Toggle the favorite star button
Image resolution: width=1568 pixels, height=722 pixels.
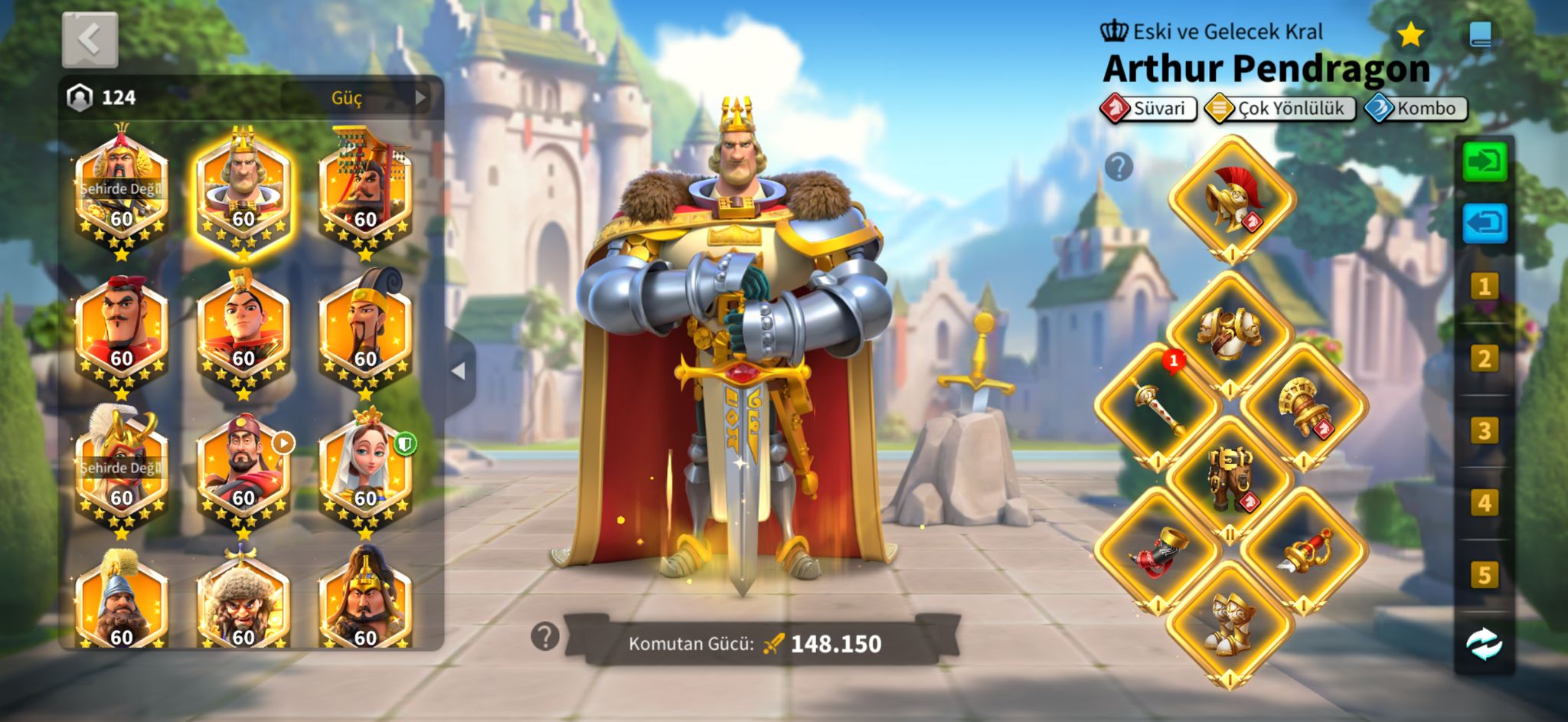(1410, 34)
